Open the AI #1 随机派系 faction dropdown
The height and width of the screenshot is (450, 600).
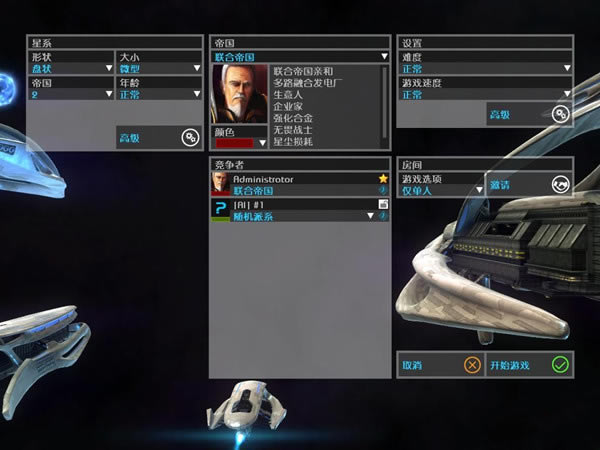(300, 216)
